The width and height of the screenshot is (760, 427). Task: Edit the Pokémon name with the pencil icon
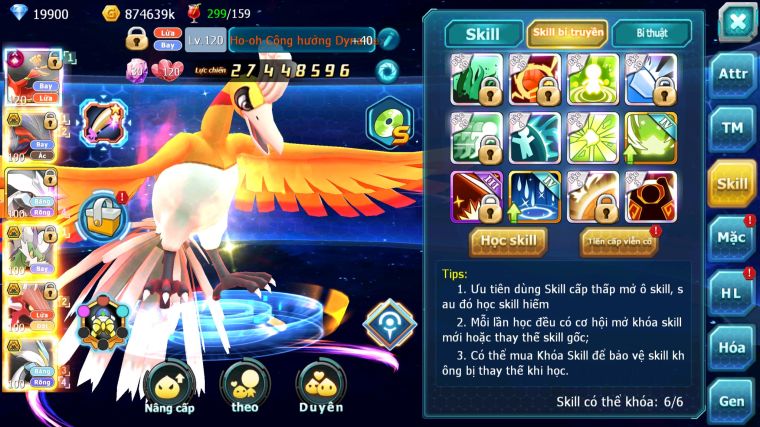(x=388, y=40)
